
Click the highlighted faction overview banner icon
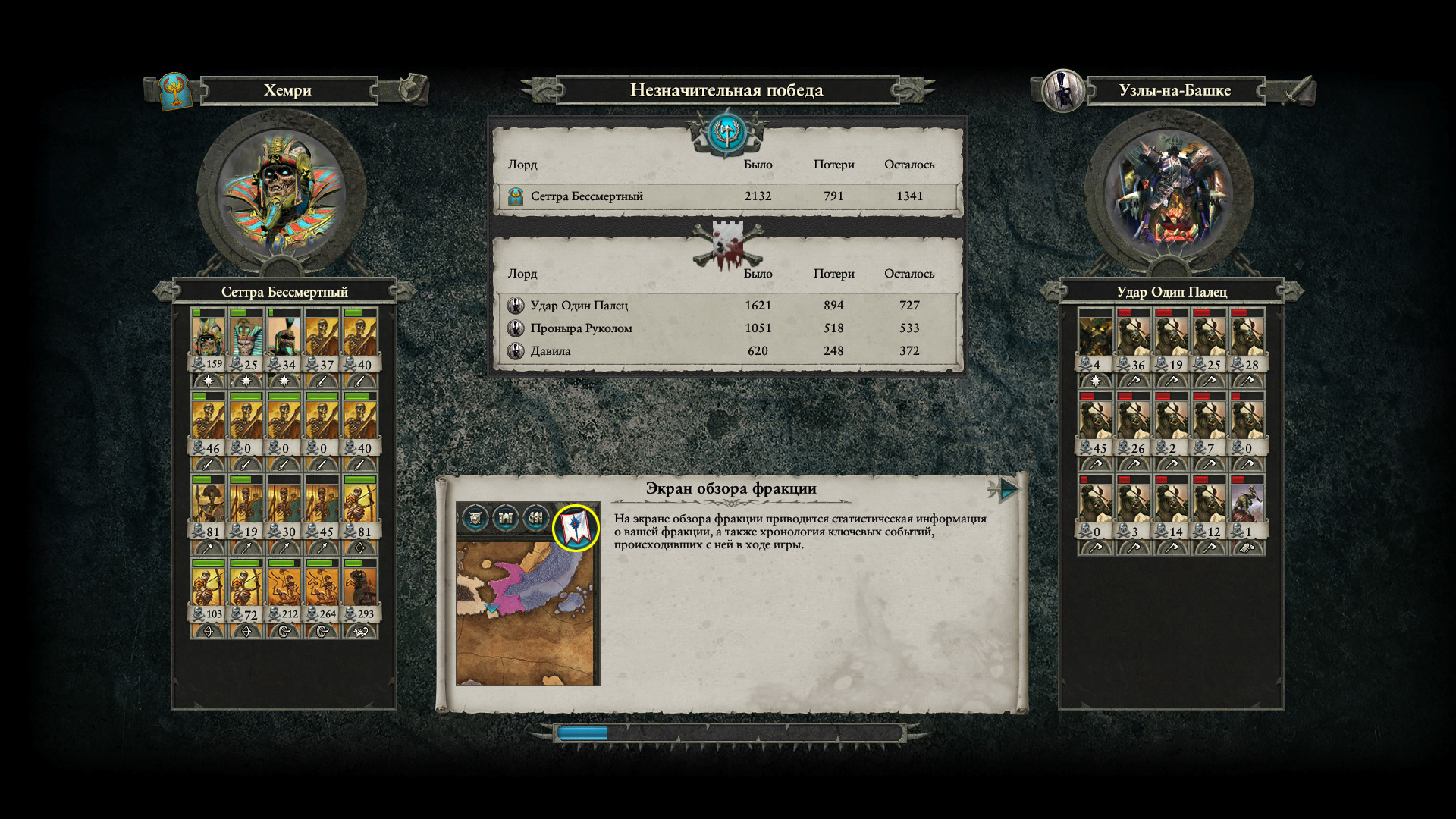[x=576, y=527]
